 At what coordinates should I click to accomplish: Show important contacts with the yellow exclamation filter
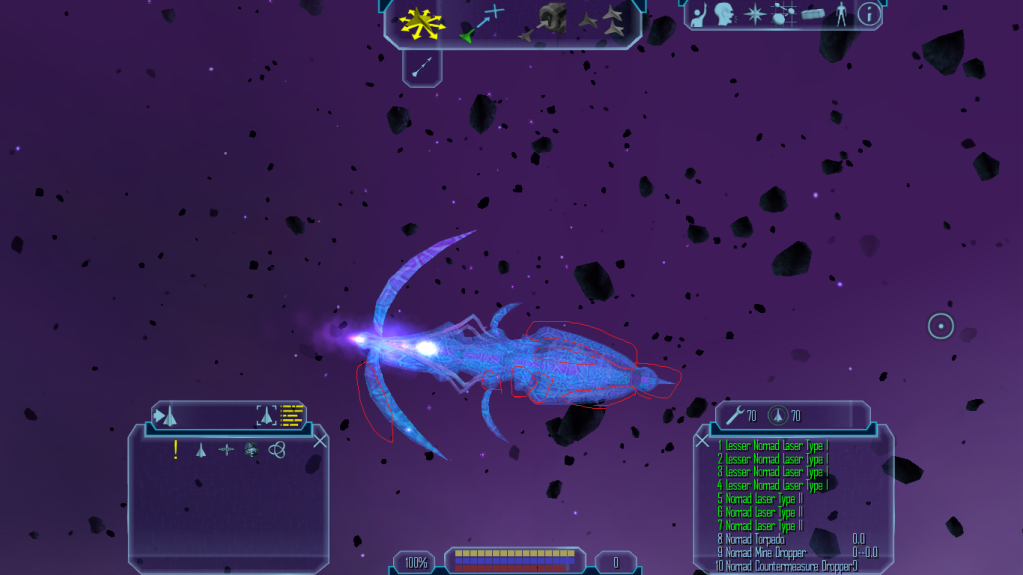tap(176, 450)
